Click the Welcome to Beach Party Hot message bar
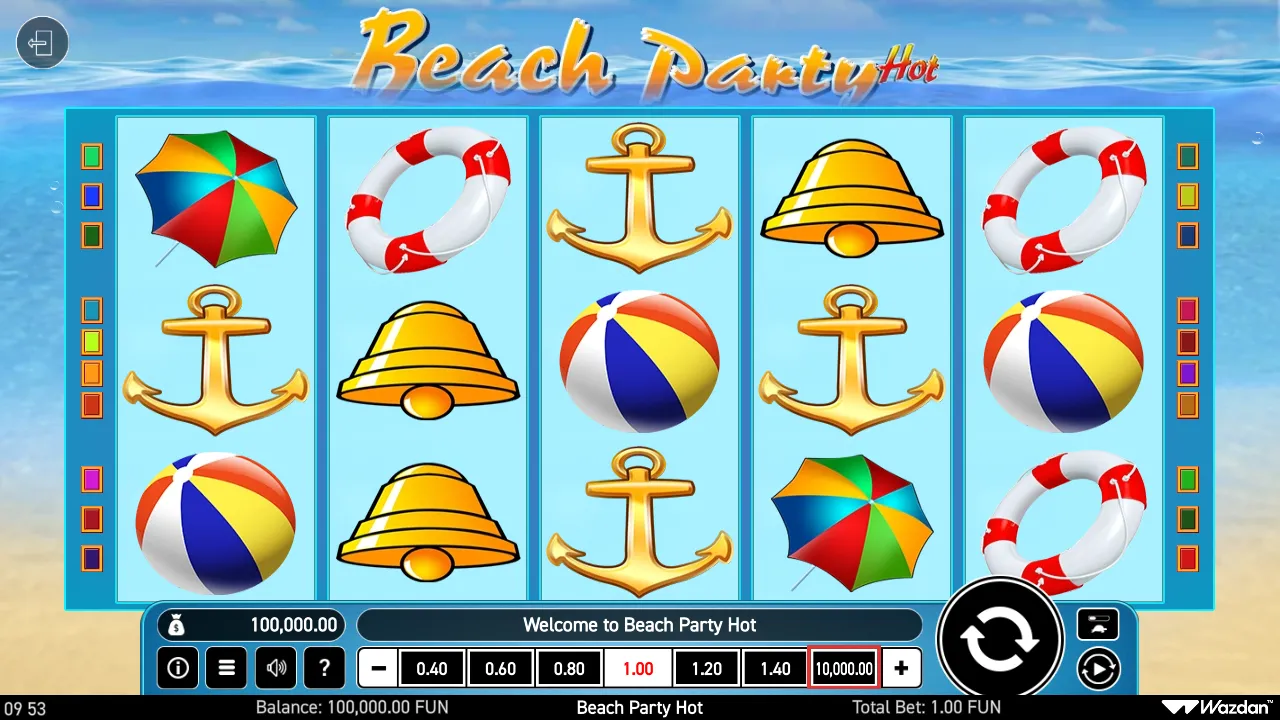1280x720 pixels. point(640,624)
